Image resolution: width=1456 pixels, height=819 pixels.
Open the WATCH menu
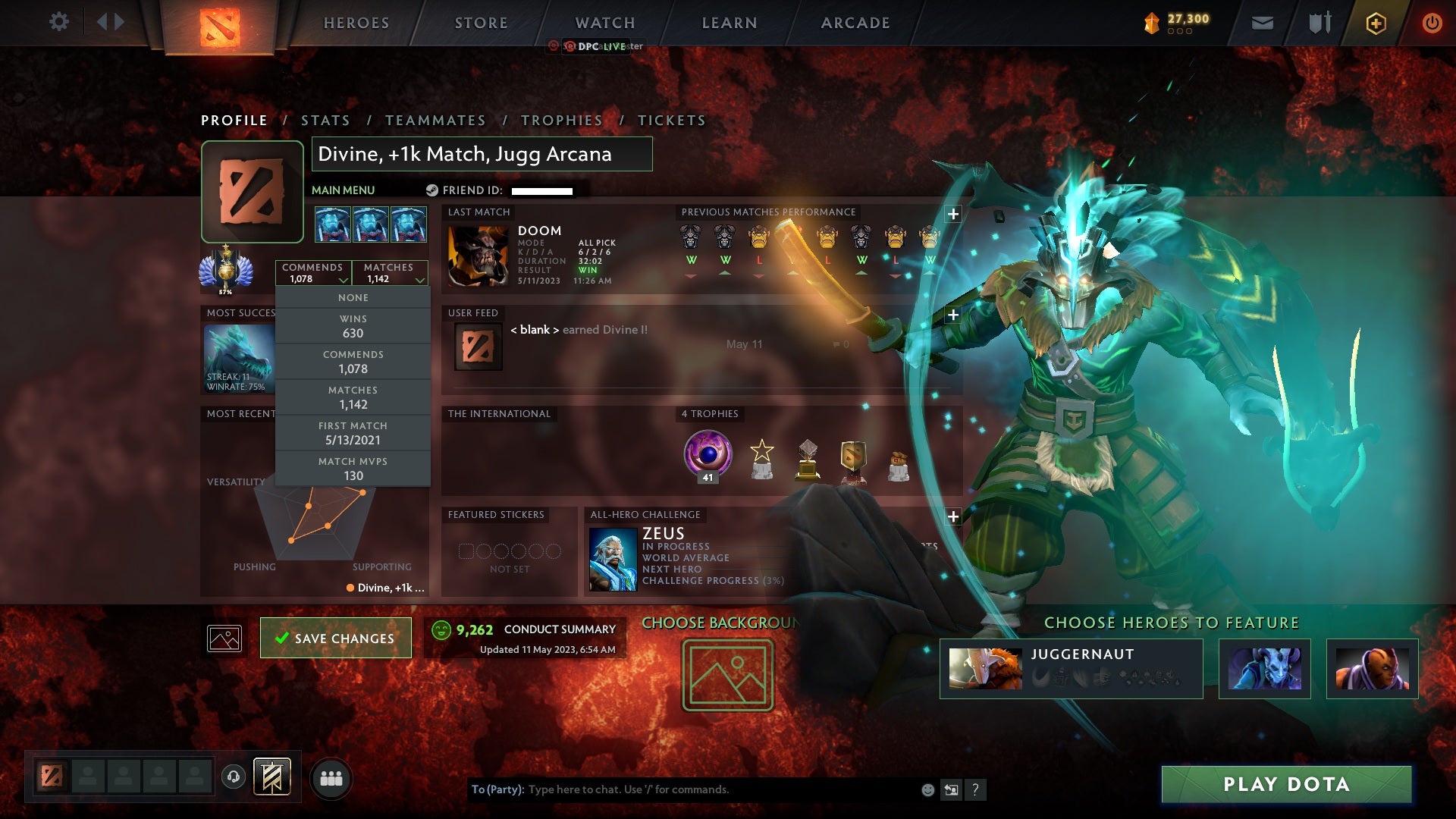click(604, 22)
